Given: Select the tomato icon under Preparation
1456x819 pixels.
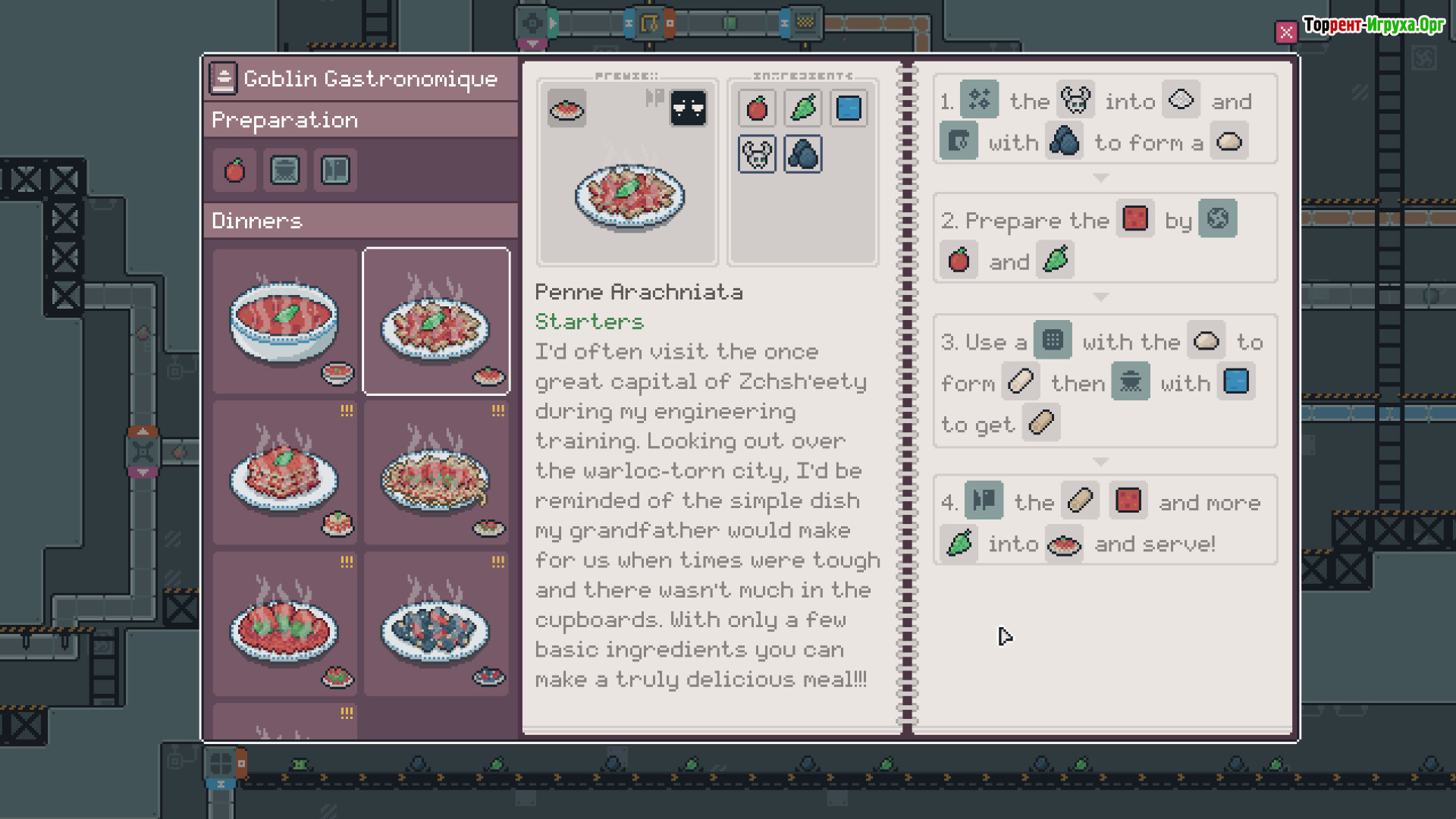Looking at the screenshot, I should pyautogui.click(x=235, y=171).
